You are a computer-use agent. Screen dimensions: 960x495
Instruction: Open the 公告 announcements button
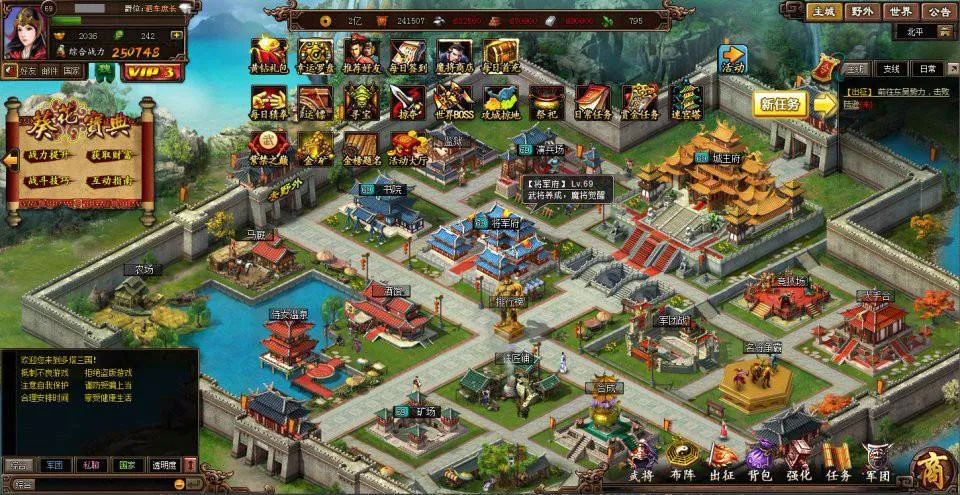point(937,12)
